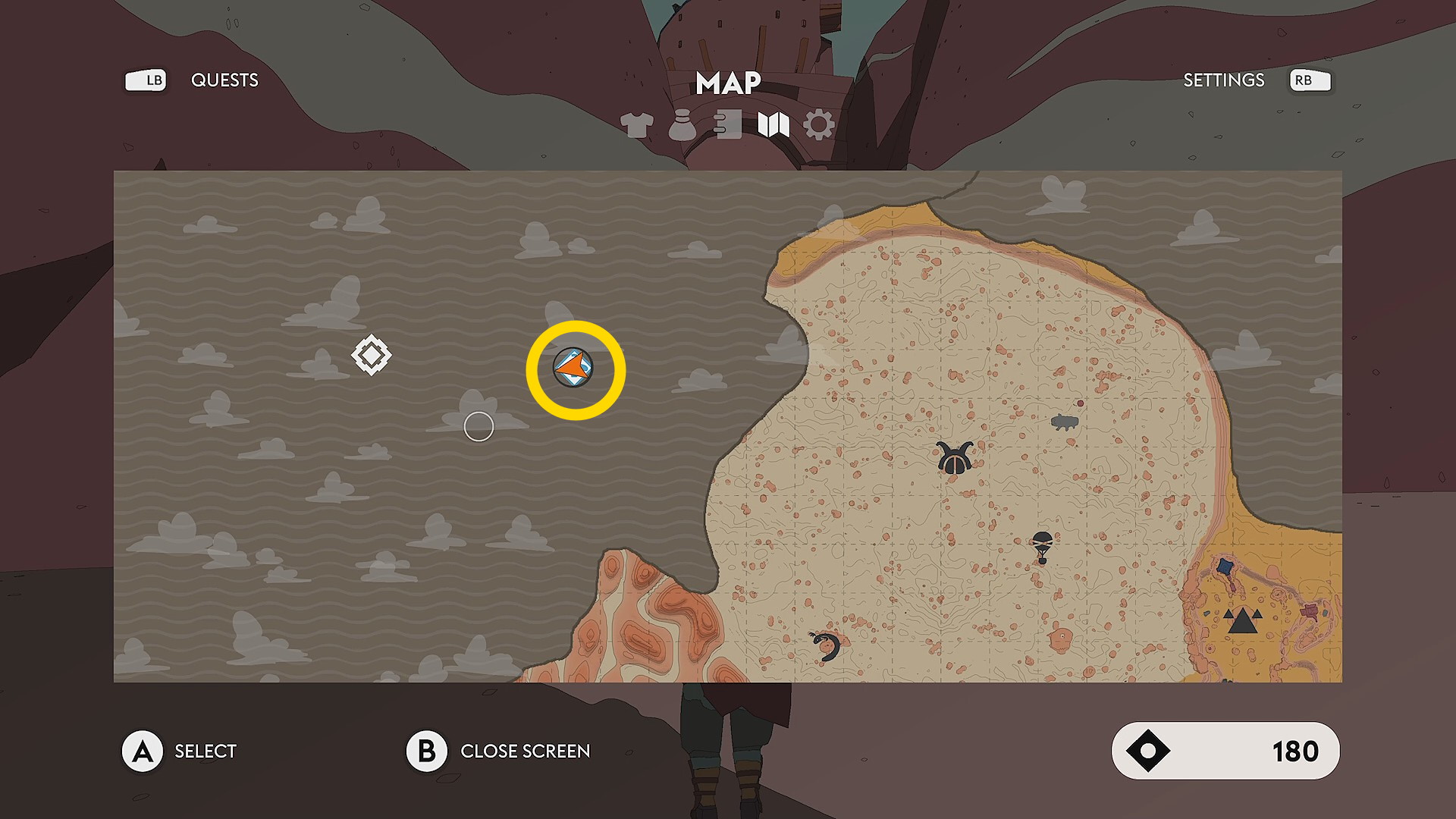Open the gear settings tab icon
The height and width of the screenshot is (819, 1456).
(819, 125)
